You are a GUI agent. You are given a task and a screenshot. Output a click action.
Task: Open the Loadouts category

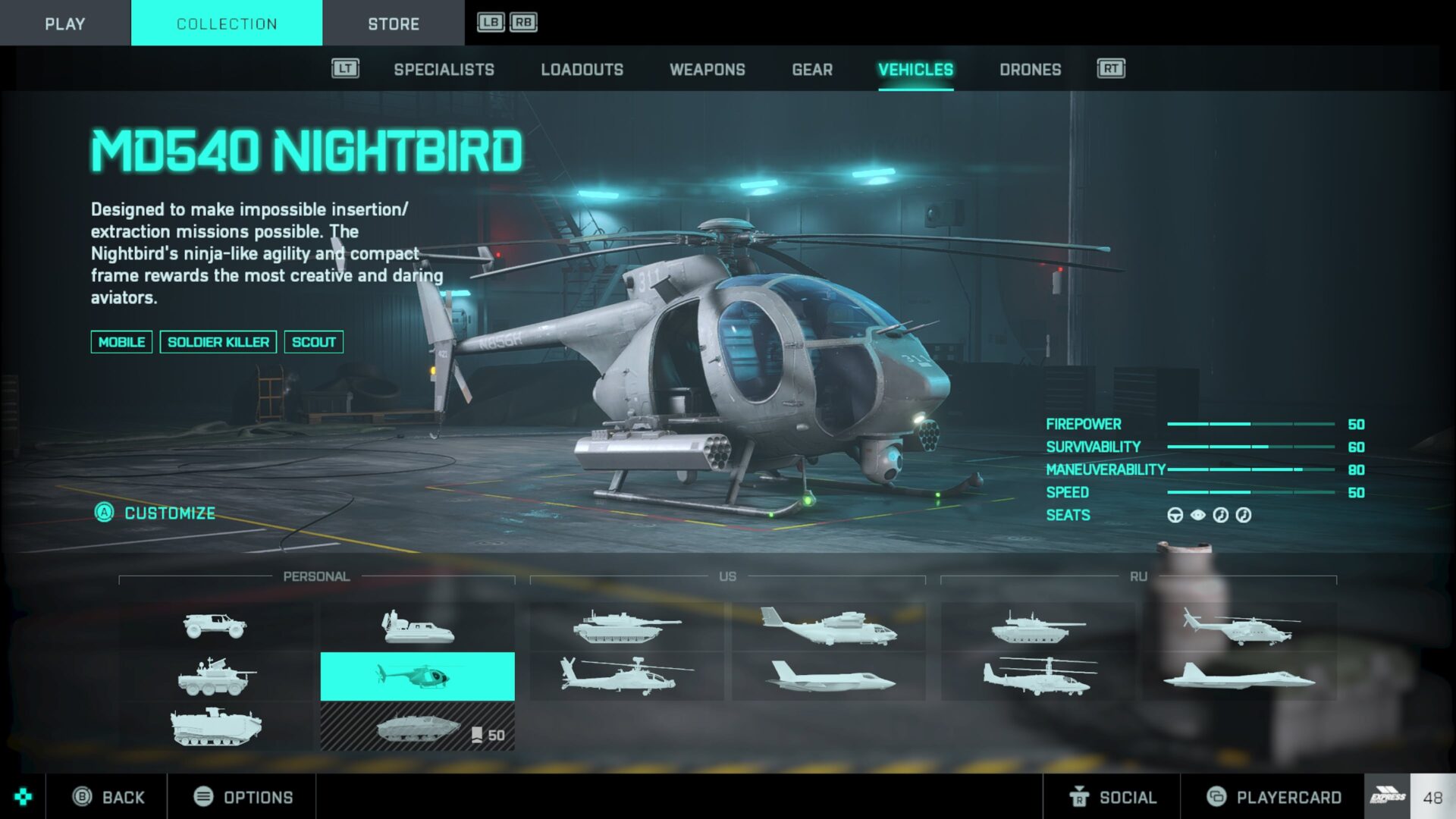tap(582, 70)
